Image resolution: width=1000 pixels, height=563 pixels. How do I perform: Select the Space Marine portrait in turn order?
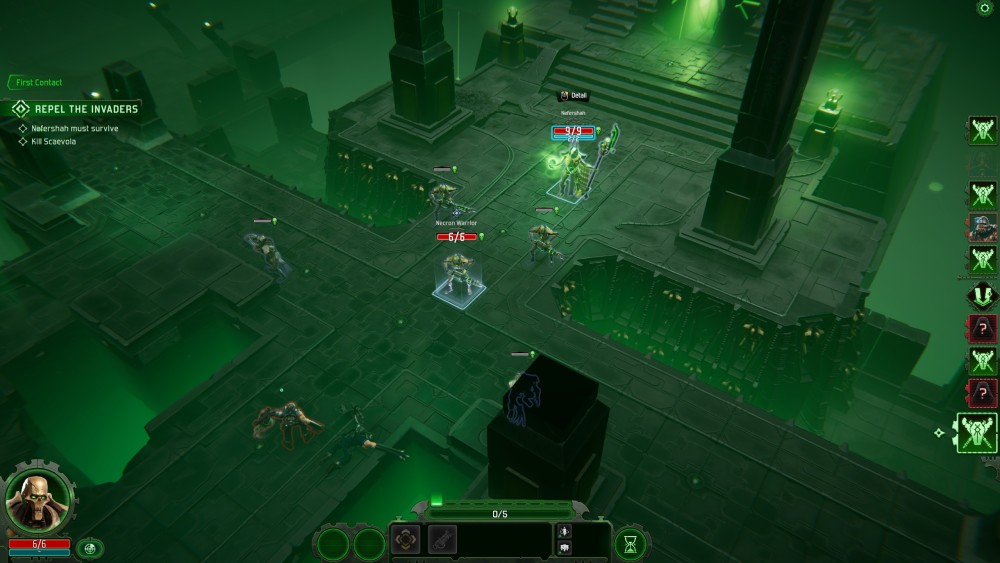982,228
